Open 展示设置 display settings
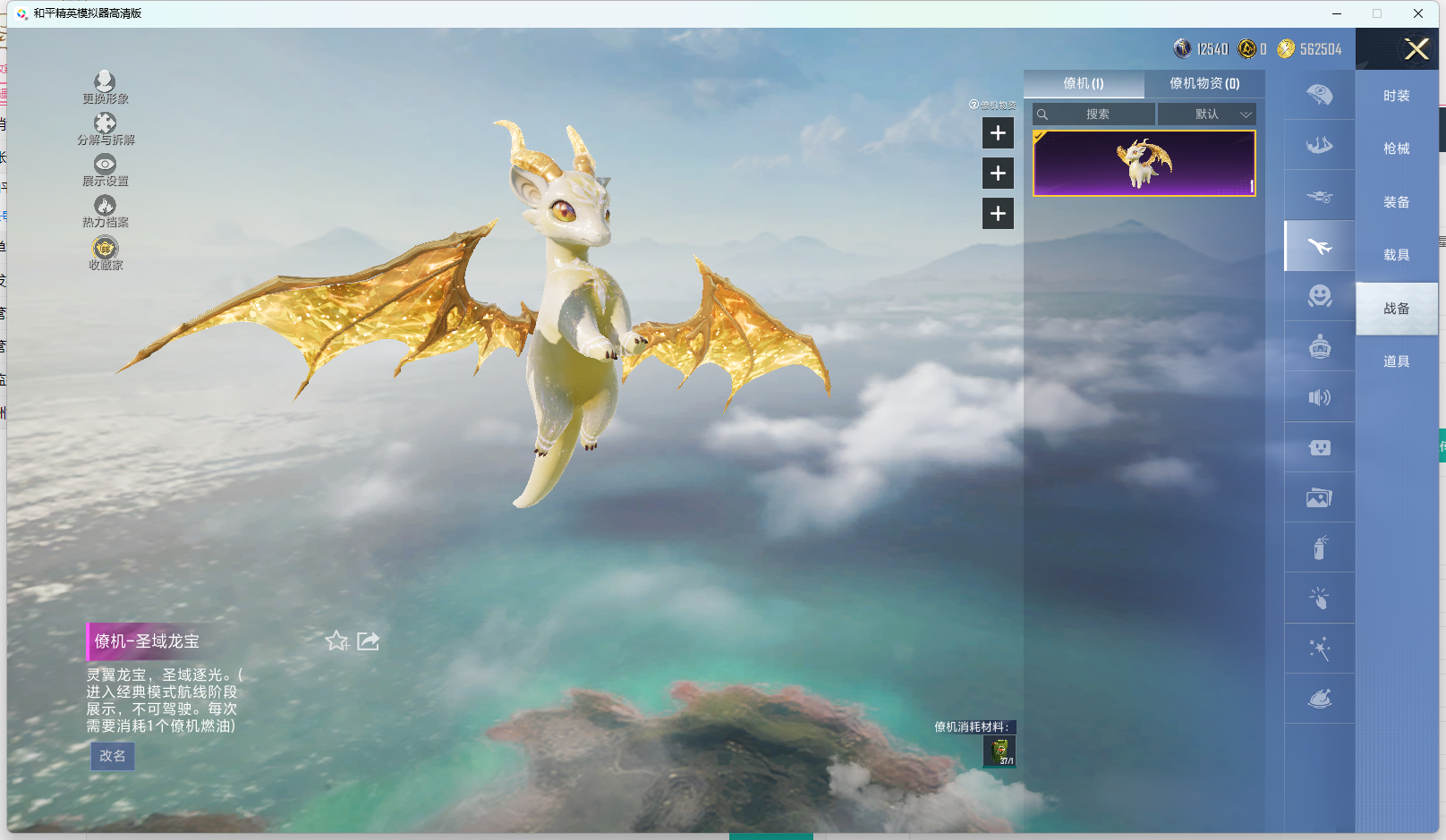The height and width of the screenshot is (840, 1446). [x=105, y=169]
